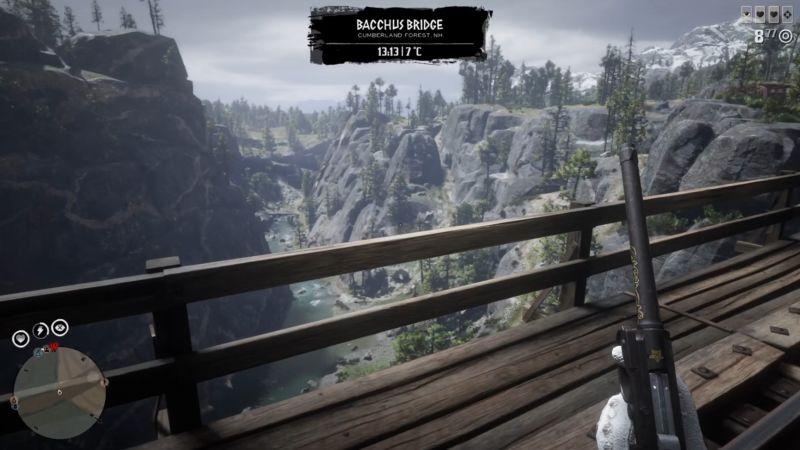Screen dimensions: 800x450
Task: Click the lightning bolt stamina core
Action: [x=40, y=329]
